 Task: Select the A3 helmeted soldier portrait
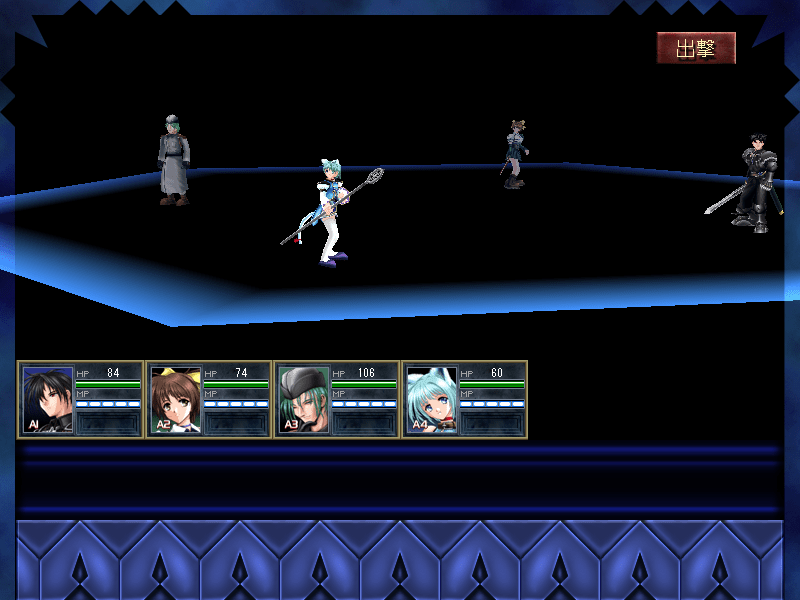[304, 399]
